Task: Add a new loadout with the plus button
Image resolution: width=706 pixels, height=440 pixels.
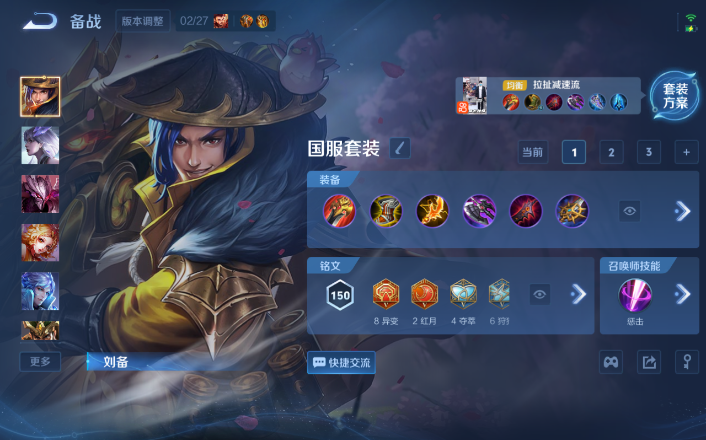Action: tap(686, 152)
